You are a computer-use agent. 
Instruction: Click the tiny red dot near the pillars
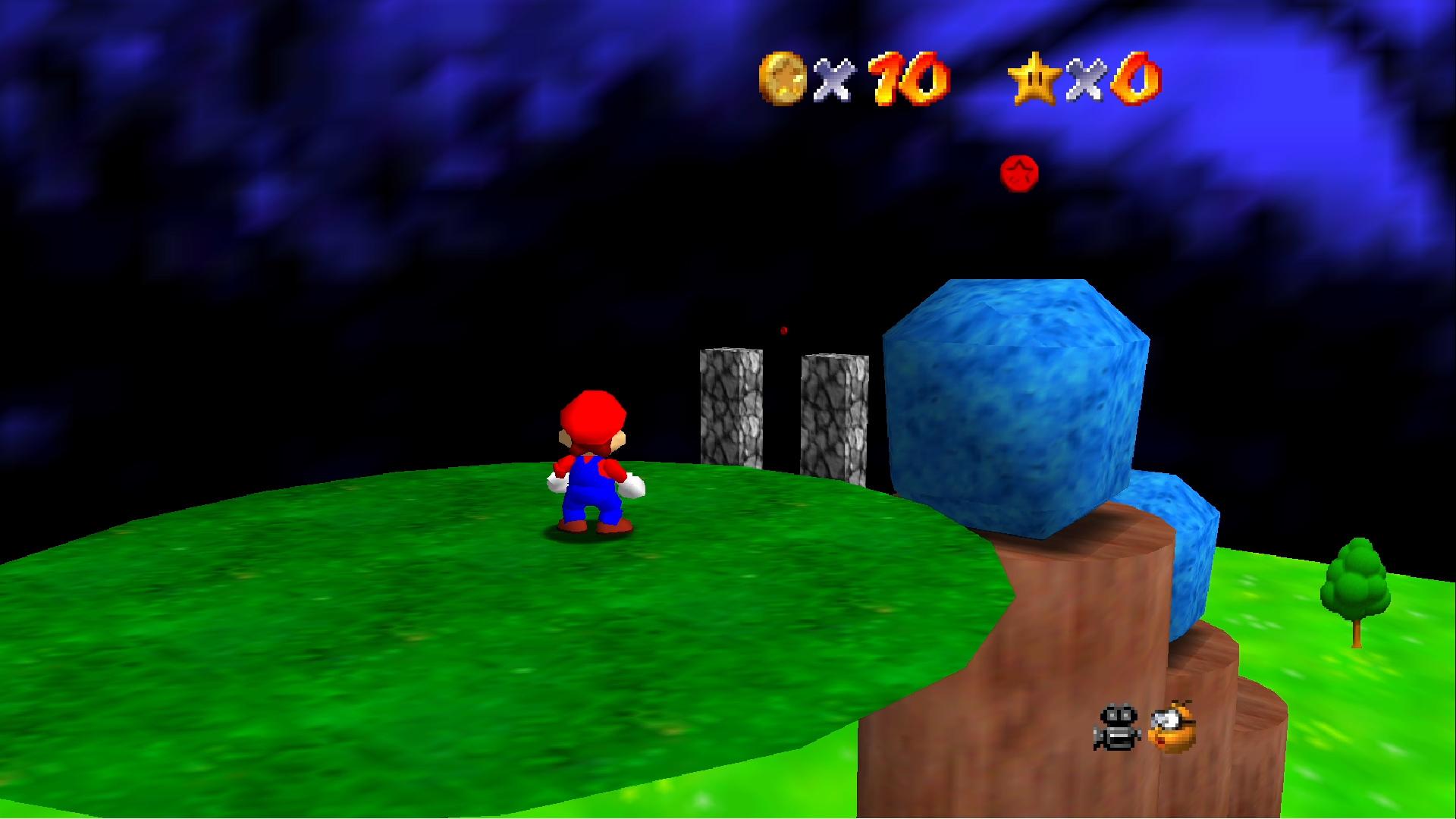point(783,329)
